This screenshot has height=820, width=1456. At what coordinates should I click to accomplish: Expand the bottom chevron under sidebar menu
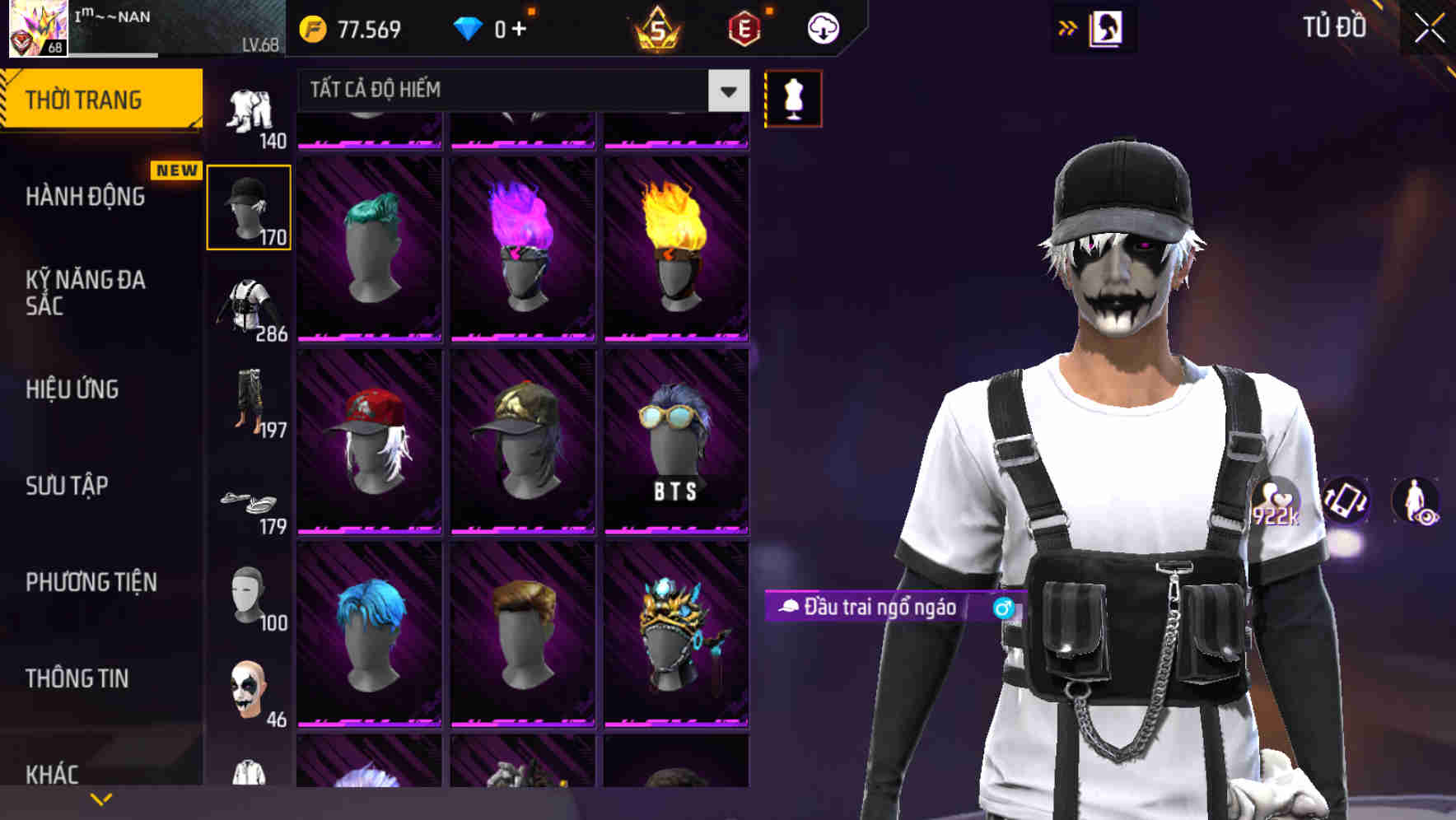101,798
